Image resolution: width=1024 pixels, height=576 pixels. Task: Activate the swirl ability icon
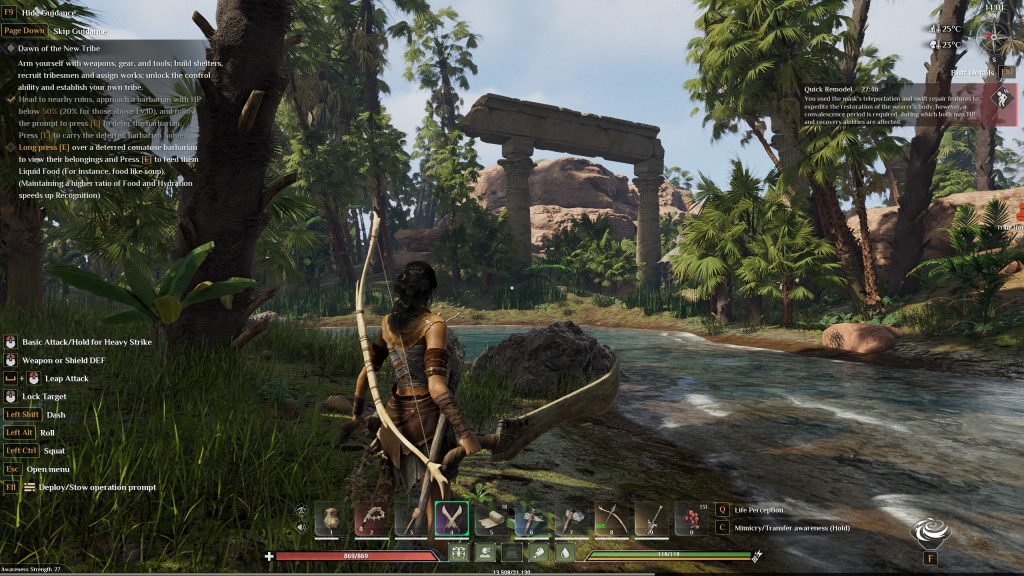[930, 531]
